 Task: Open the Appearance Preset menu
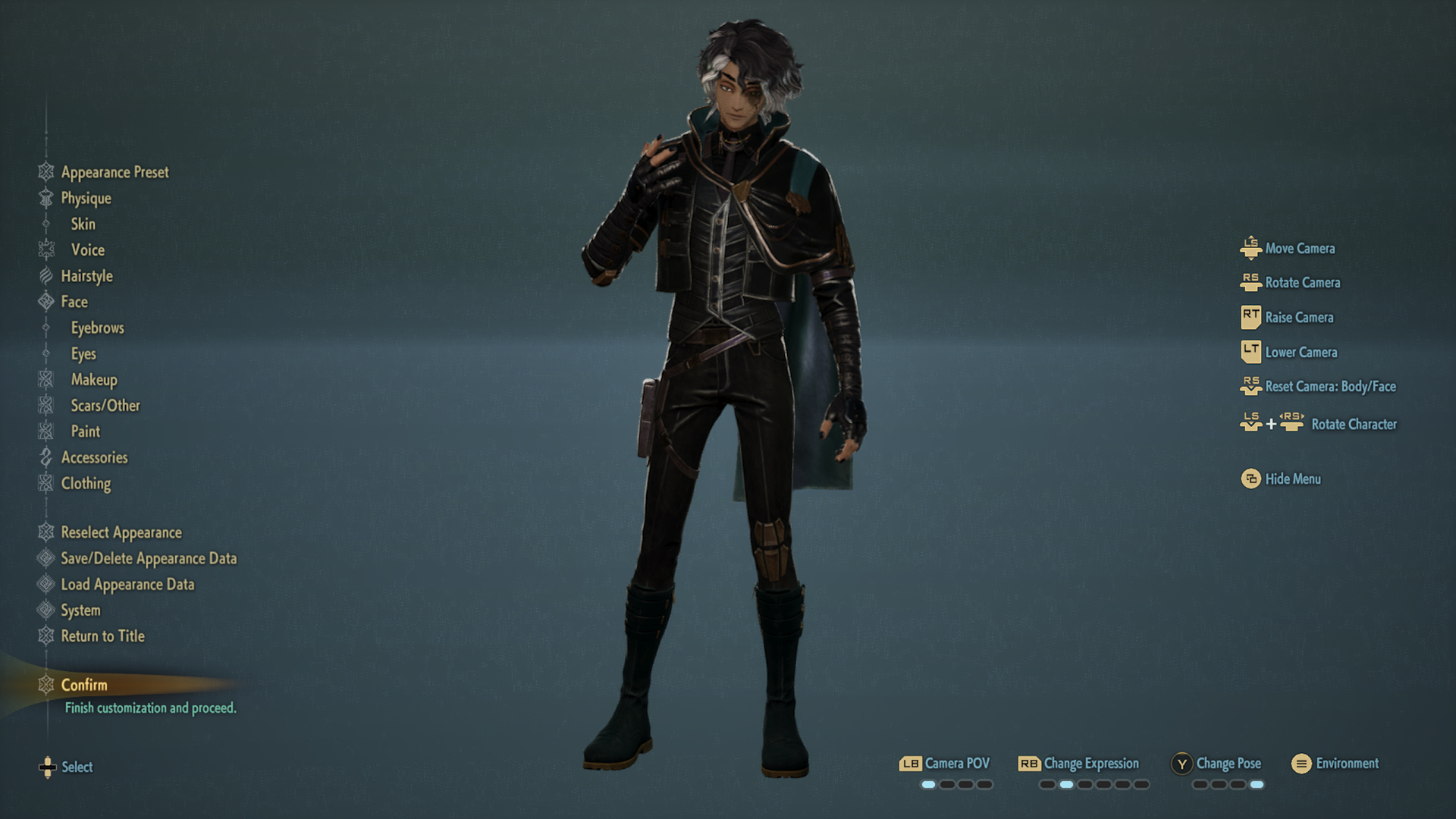click(115, 172)
